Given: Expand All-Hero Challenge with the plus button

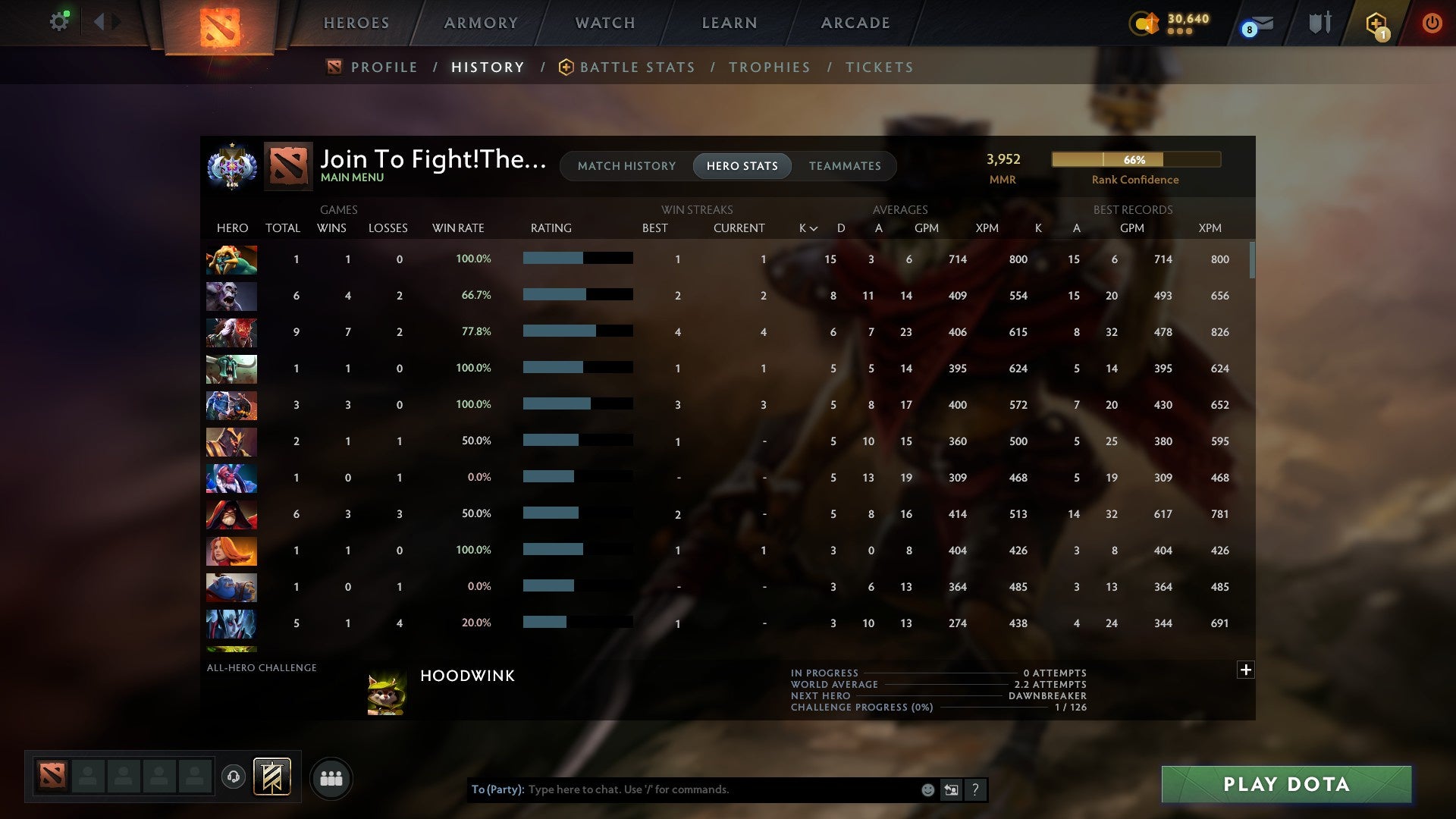Looking at the screenshot, I should pos(1244,670).
